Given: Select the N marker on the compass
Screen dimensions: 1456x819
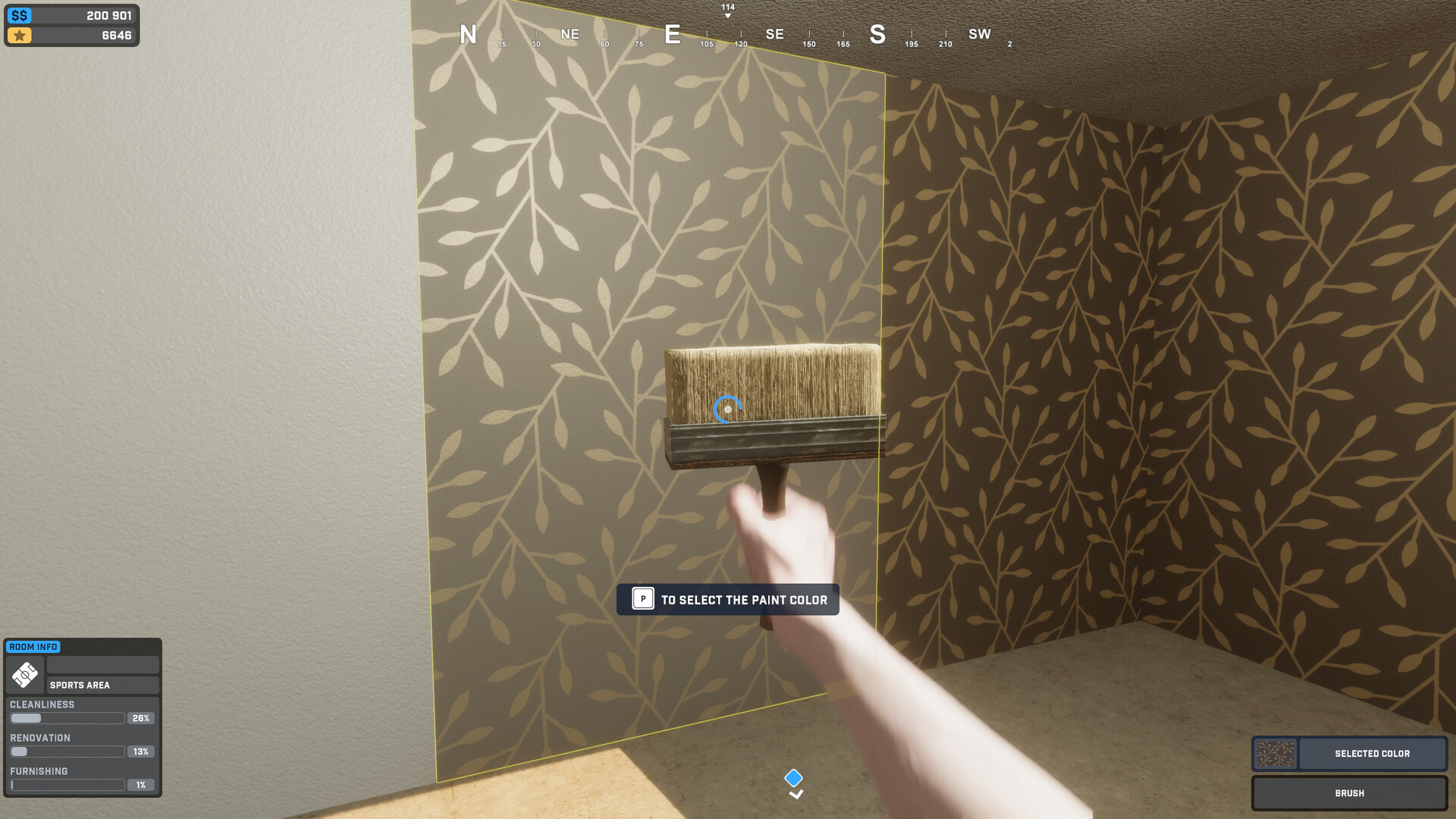Looking at the screenshot, I should tap(467, 35).
